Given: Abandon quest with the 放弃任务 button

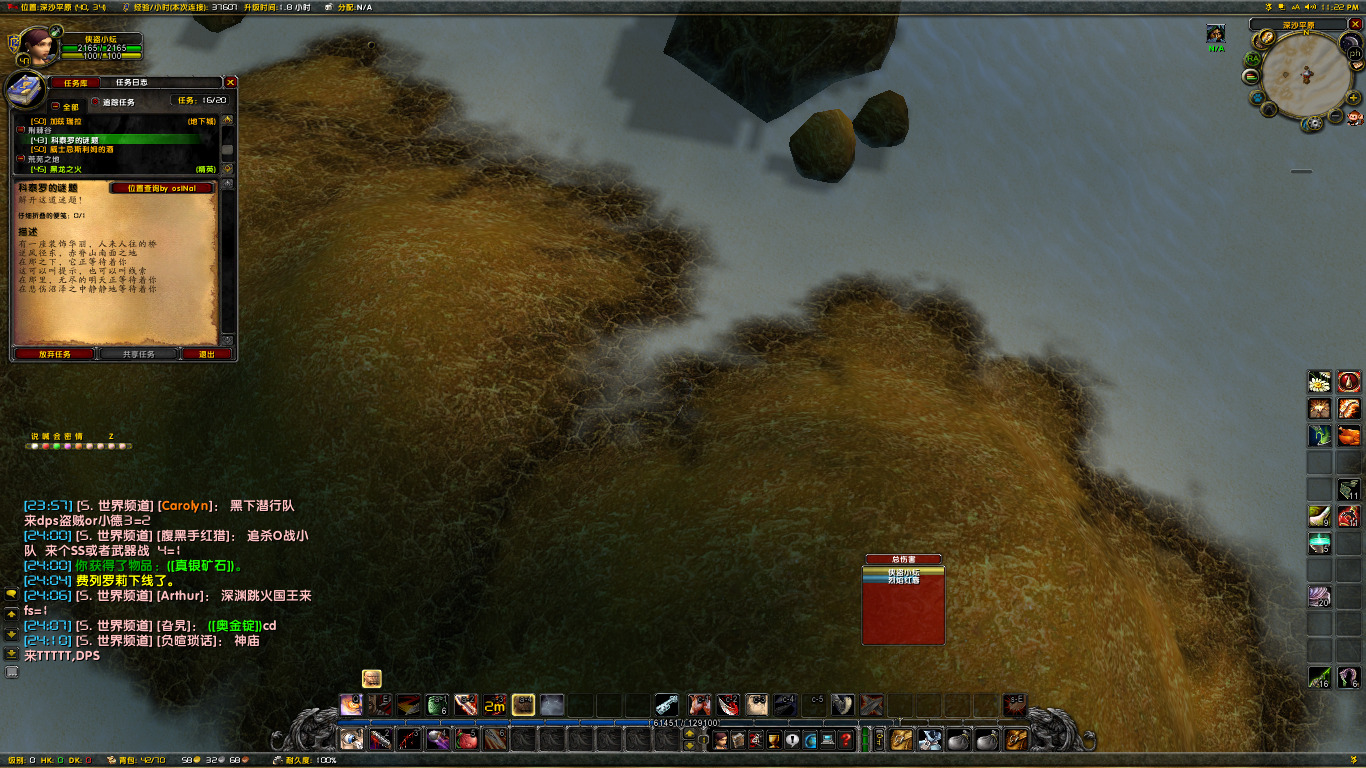Looking at the screenshot, I should [x=55, y=354].
